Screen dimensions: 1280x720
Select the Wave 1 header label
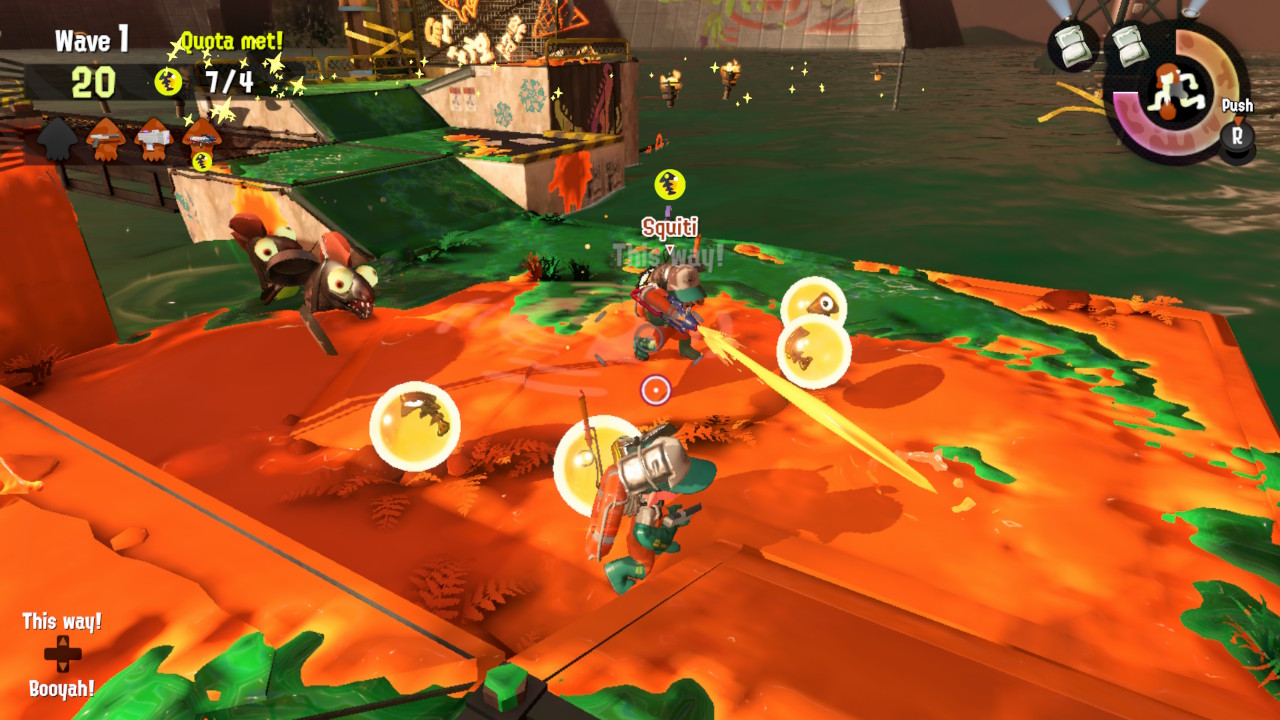pyautogui.click(x=92, y=39)
